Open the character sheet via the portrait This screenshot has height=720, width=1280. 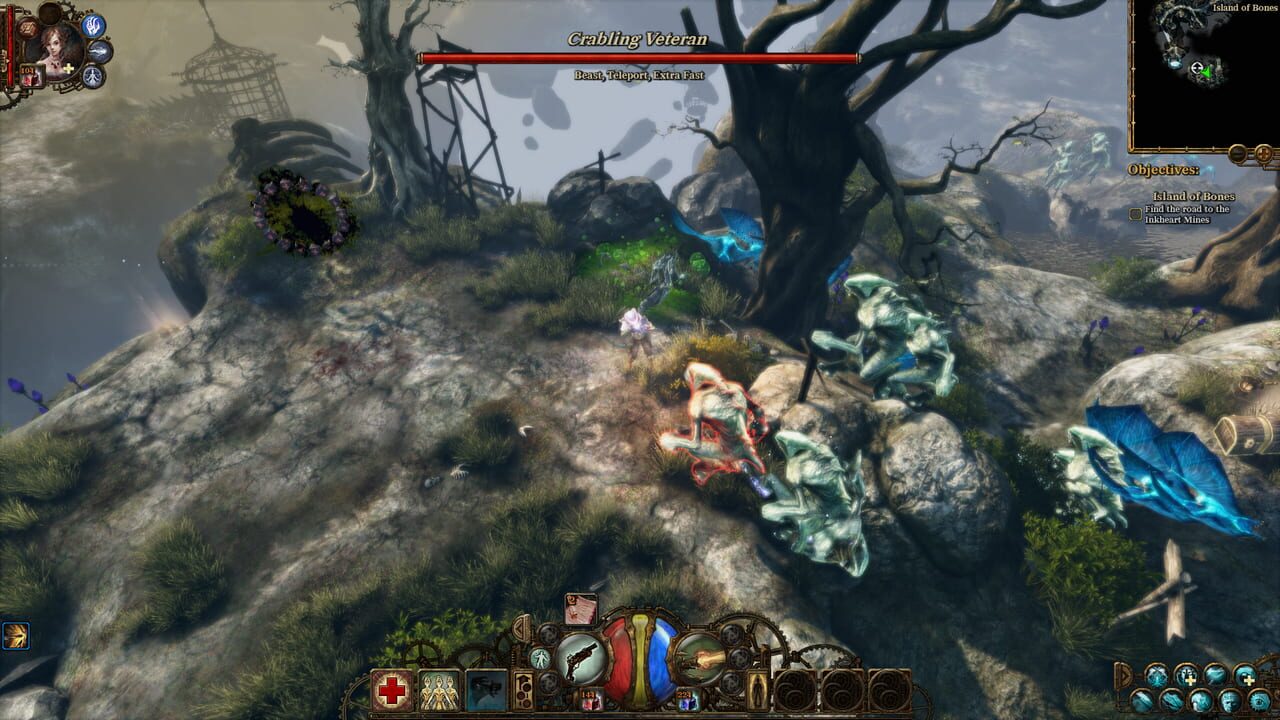click(60, 50)
